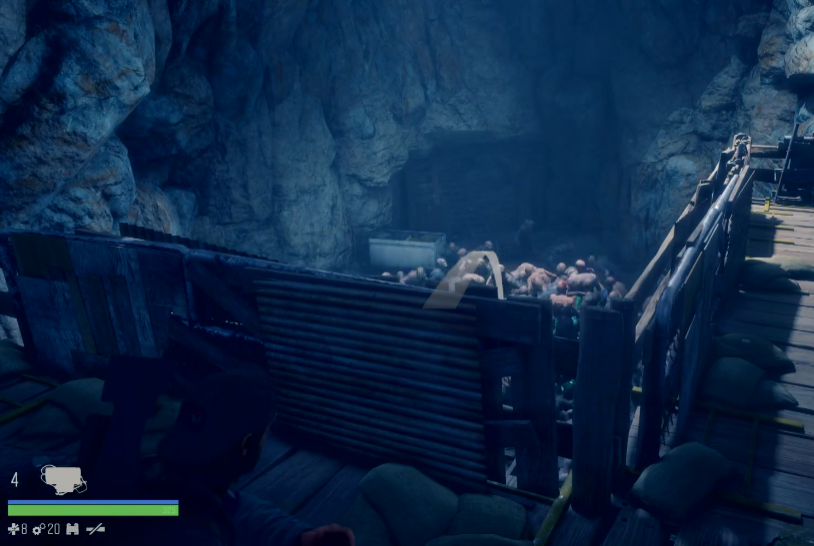Click the binoculars icon
This screenshot has height=546, width=814.
[72, 529]
